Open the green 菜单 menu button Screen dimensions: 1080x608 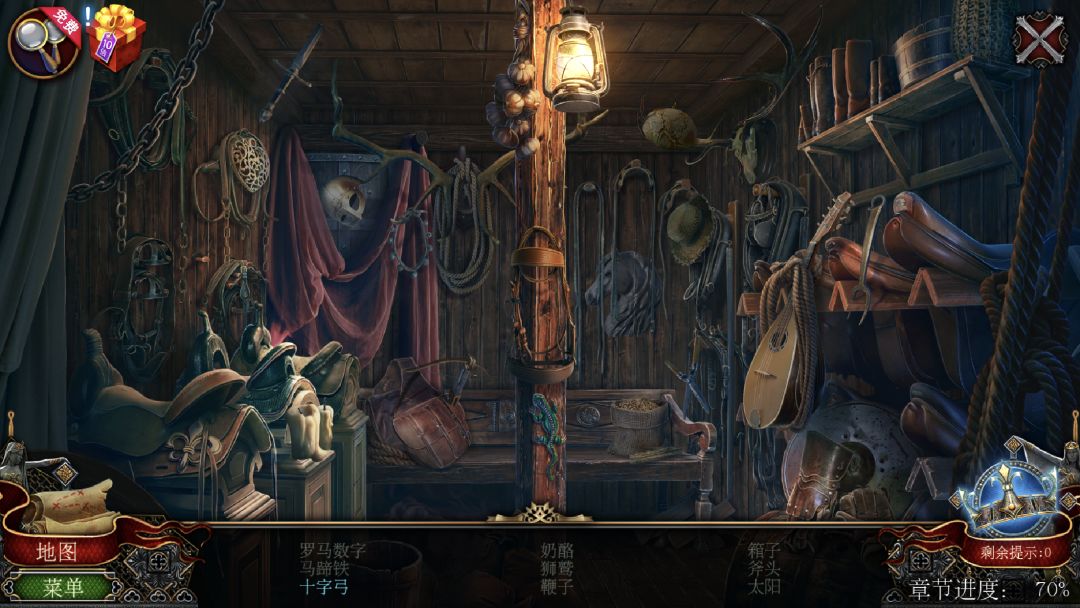pyautogui.click(x=62, y=587)
